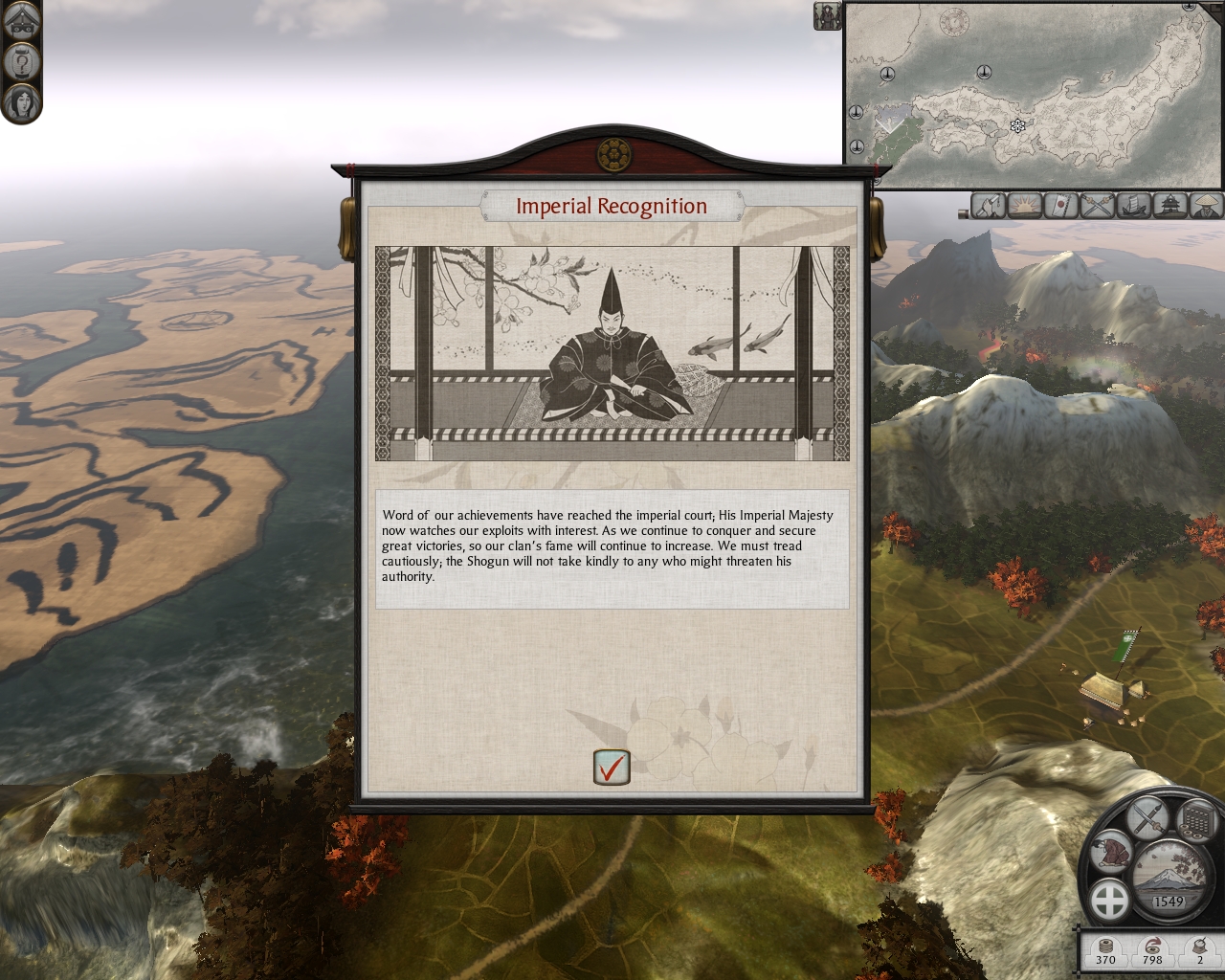
Task: Open the rising sun panel button
Action: [x=1025, y=205]
